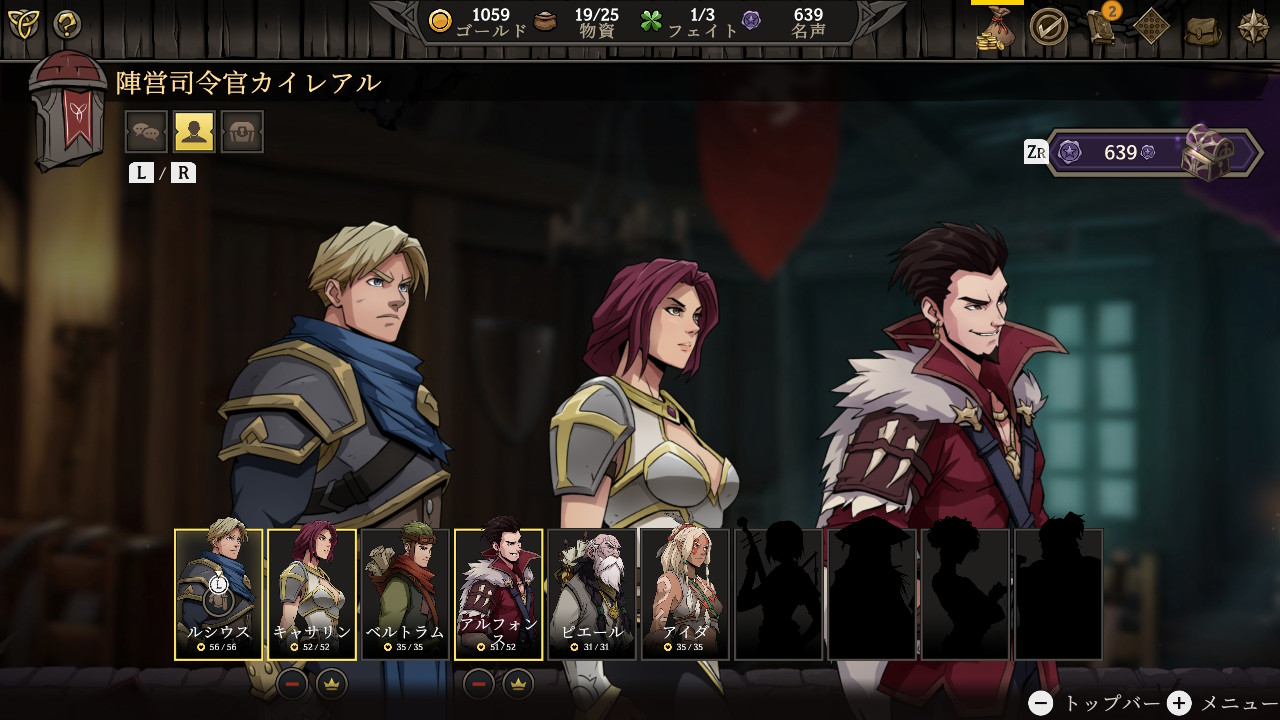This screenshot has width=1280, height=720.
Task: Open the brown satchel inventory icon
Action: [x=1203, y=28]
